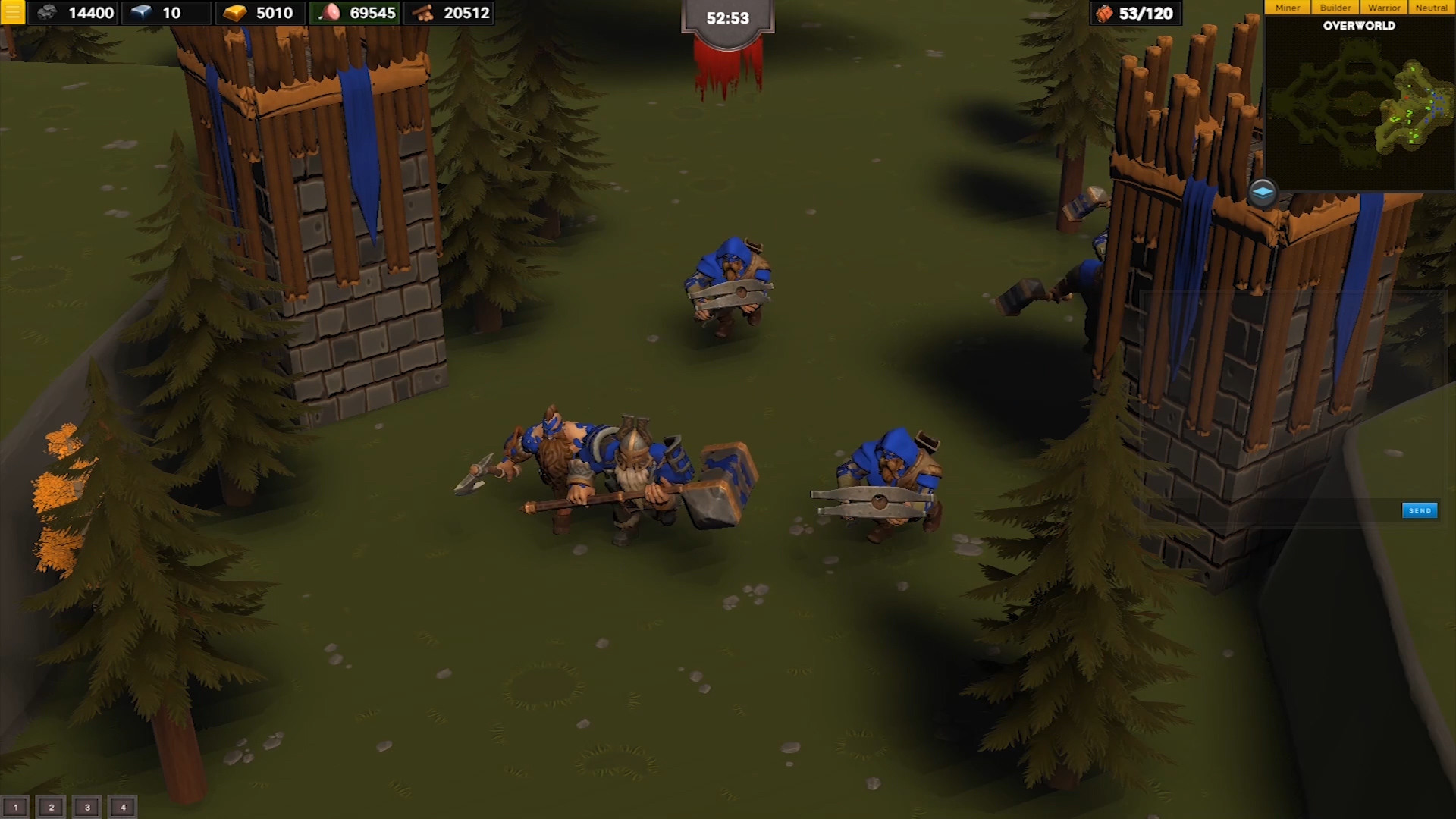
Task: Switch to the Builder tab
Action: click(1335, 7)
